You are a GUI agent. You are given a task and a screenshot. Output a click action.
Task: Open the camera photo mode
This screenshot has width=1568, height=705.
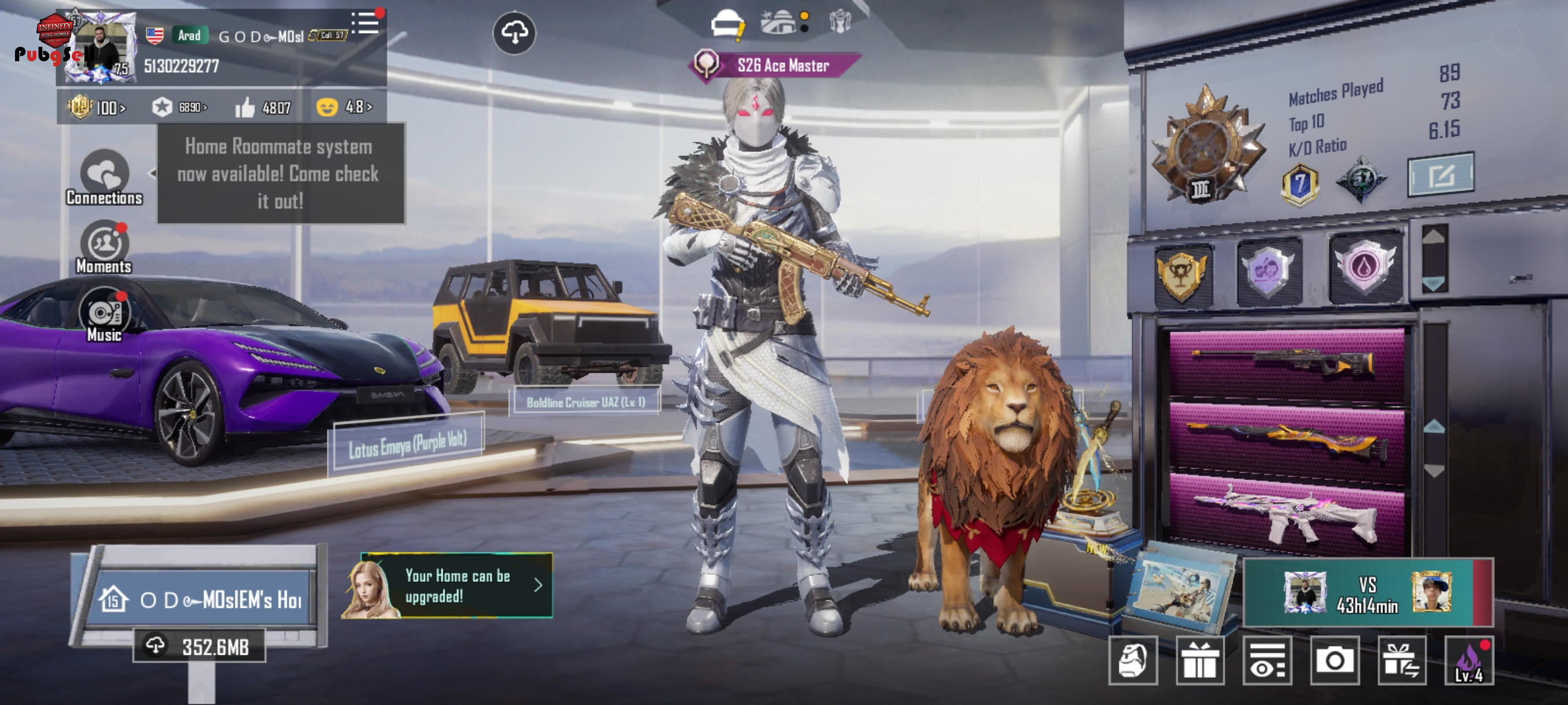click(x=1334, y=660)
